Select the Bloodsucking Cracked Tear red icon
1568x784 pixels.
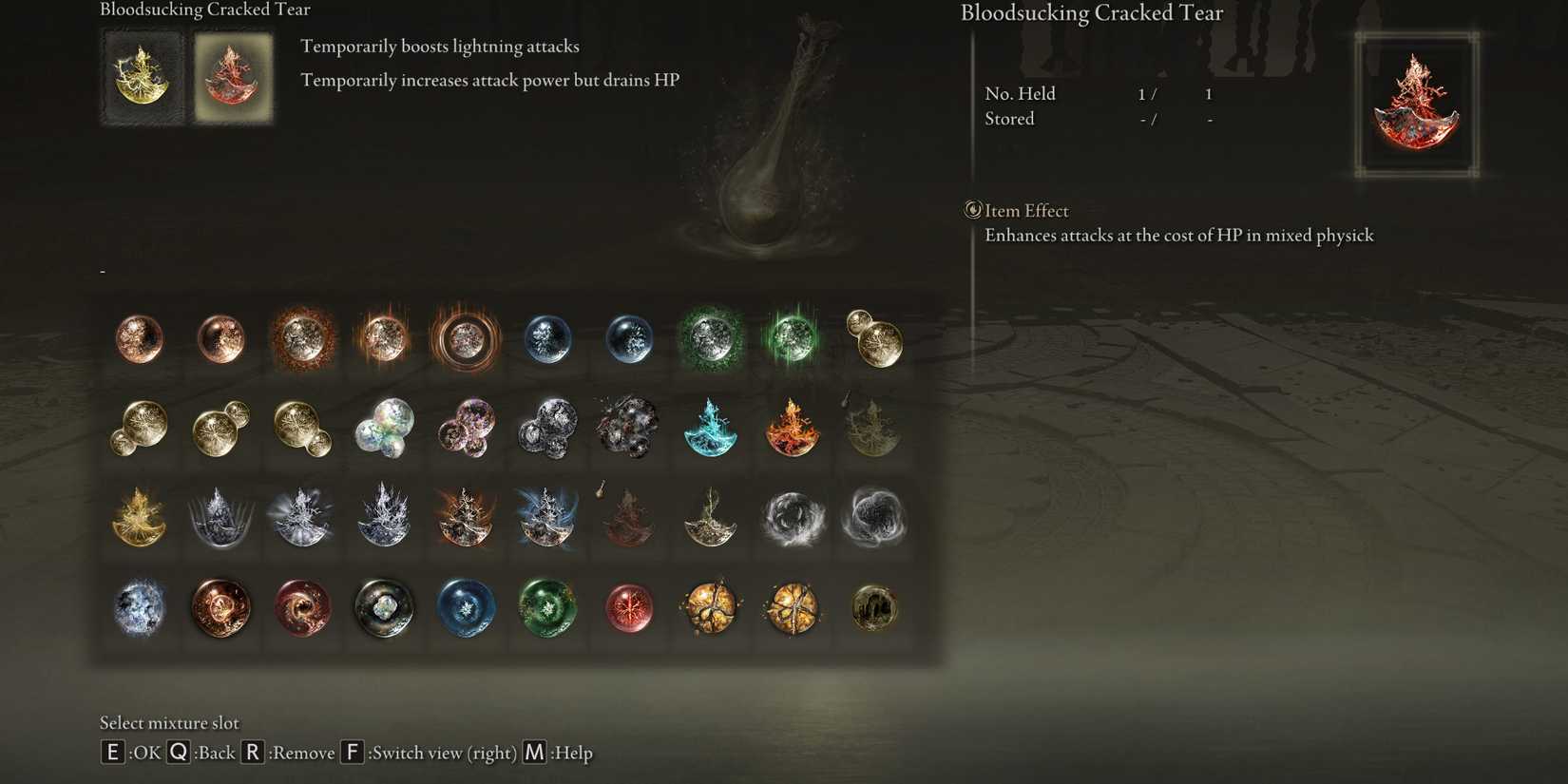[234, 76]
